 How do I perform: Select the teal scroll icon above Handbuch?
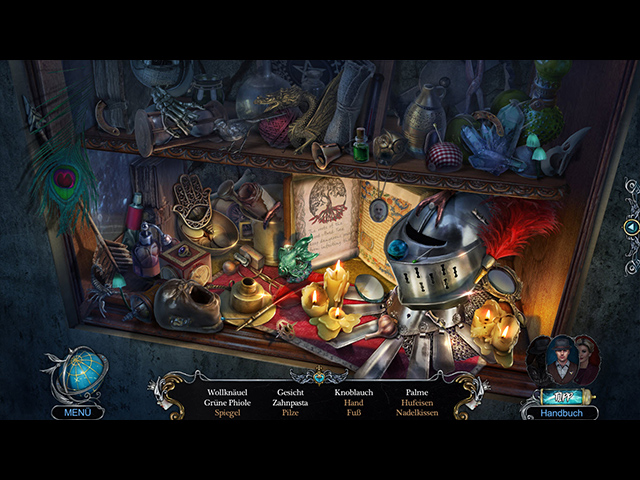click(x=567, y=395)
